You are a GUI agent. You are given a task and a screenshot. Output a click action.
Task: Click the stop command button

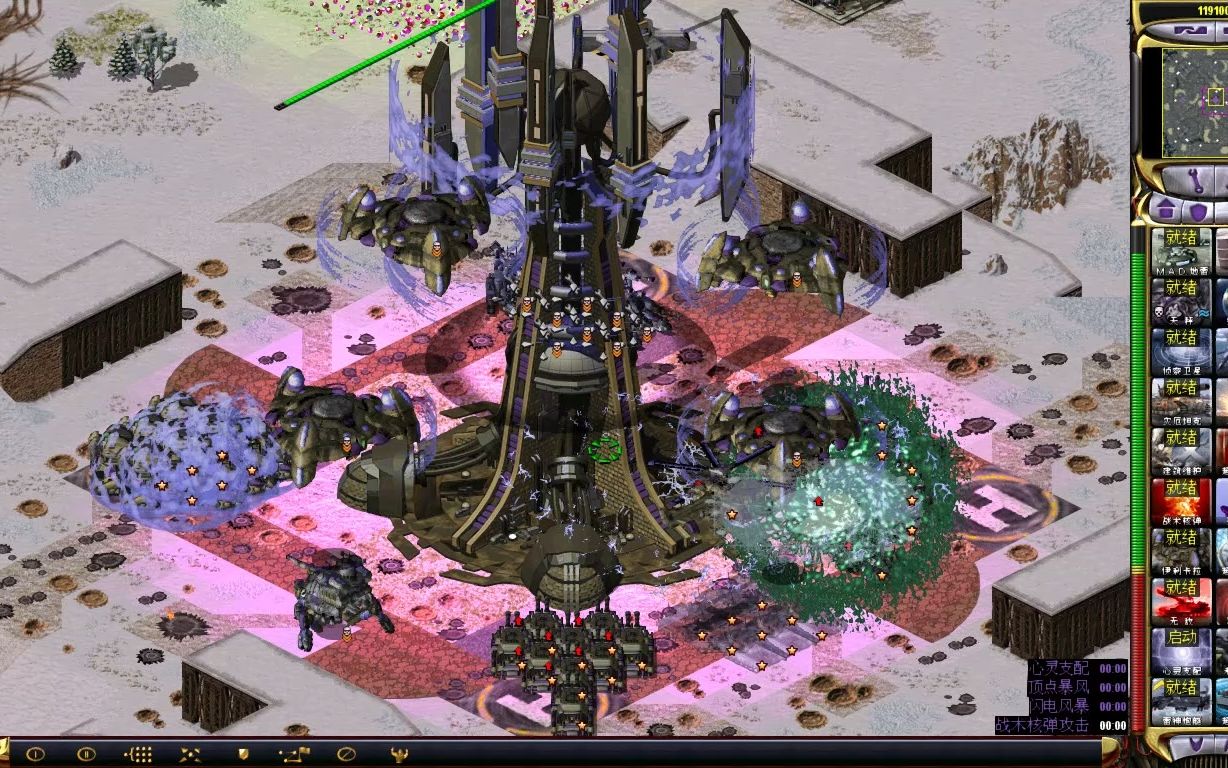click(347, 754)
